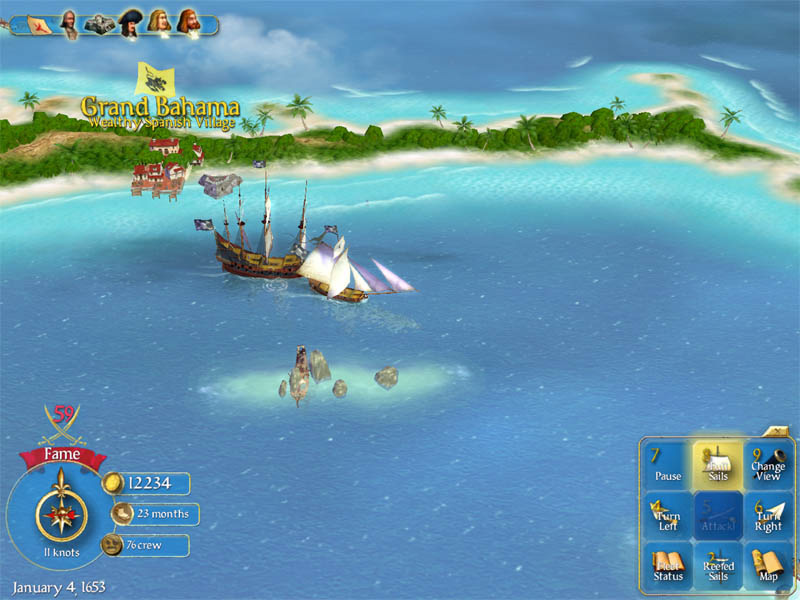Click the Change View telescope button
Screen dimensions: 800x600
768,466
